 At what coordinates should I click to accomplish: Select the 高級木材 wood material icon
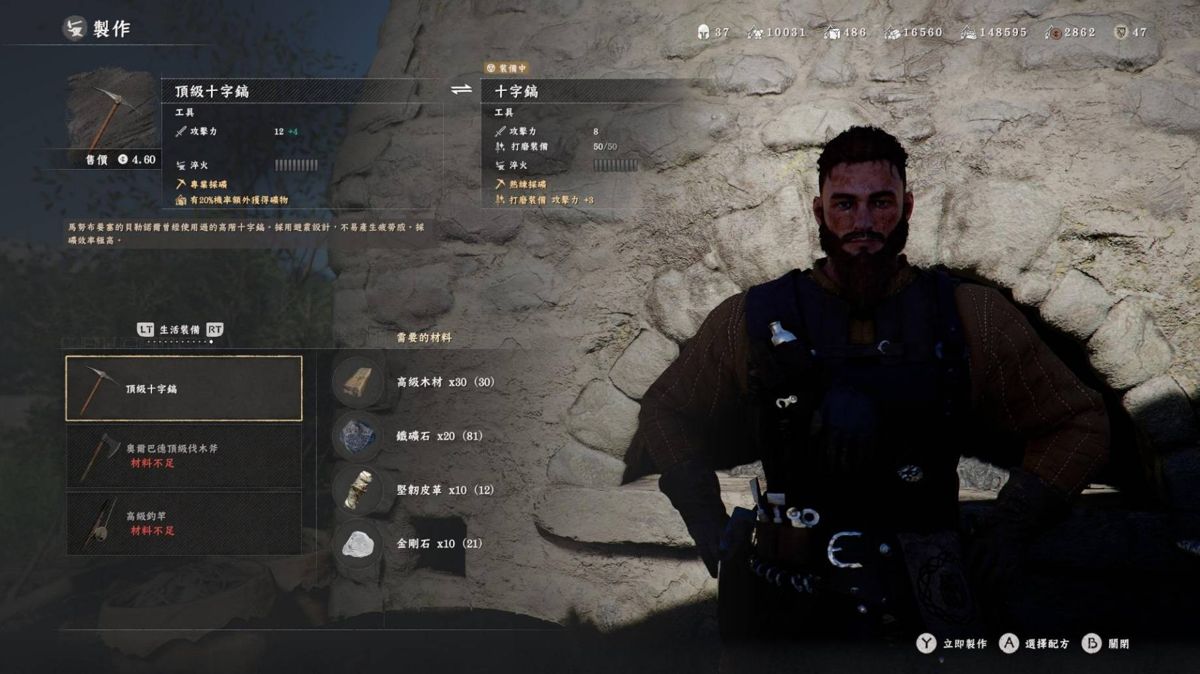[x=358, y=382]
